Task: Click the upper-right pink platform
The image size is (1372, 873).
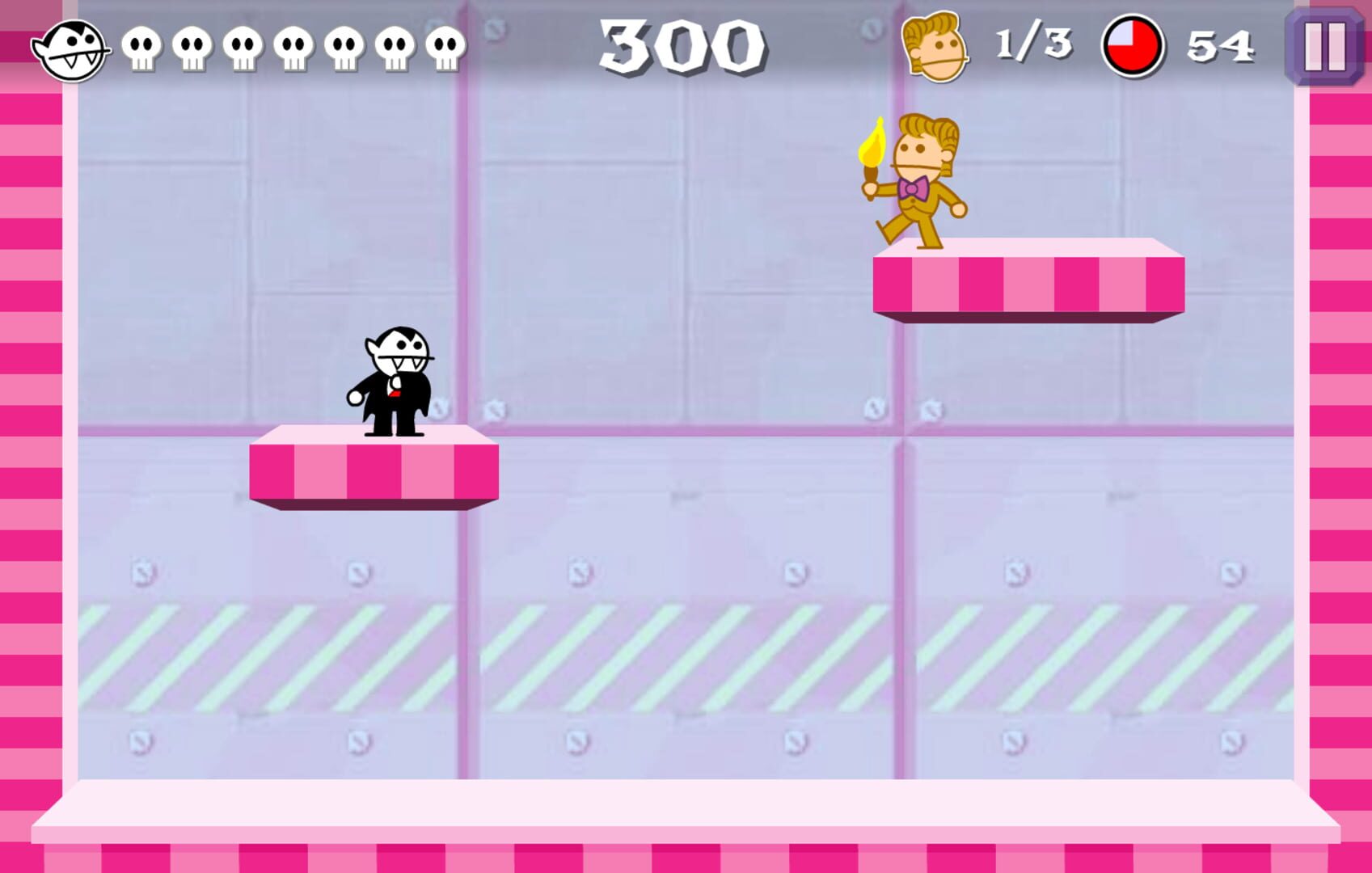Action: (1027, 283)
